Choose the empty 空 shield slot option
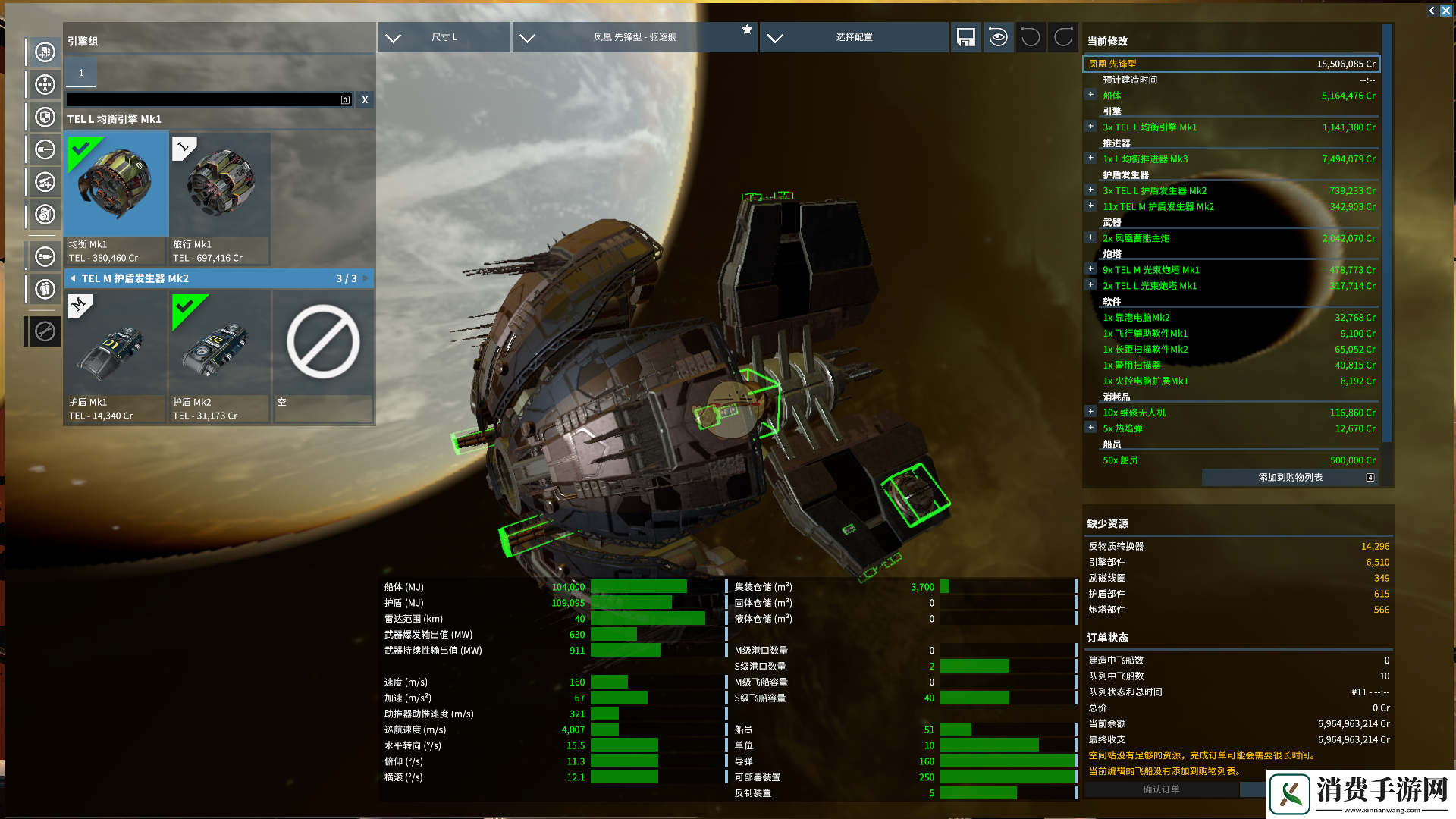This screenshot has height=819, width=1456. [x=323, y=356]
